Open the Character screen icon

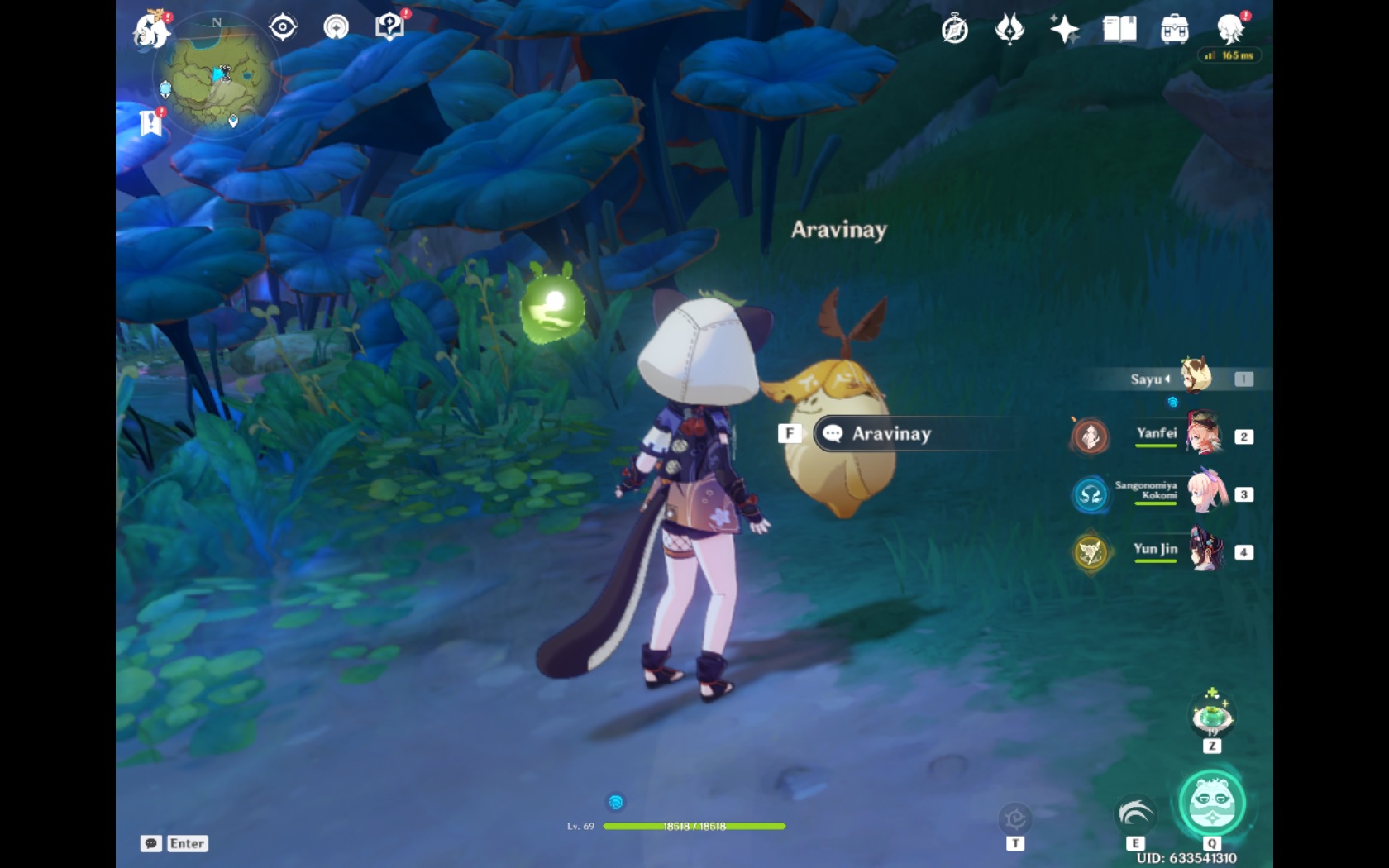pos(1231,29)
